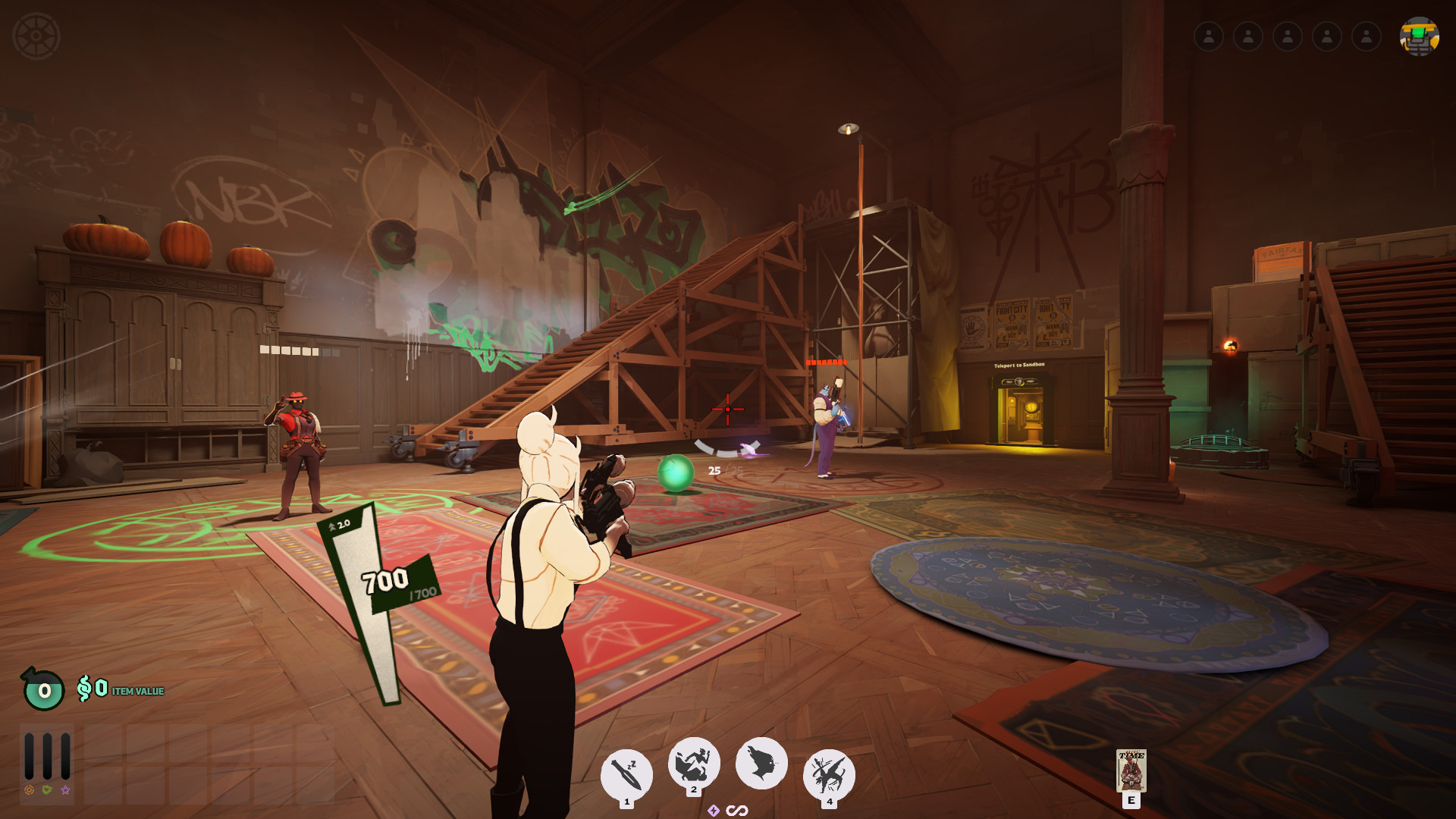This screenshot has height=819, width=1456.
Task: Click the wheel icon in the corner
Action: [x=36, y=36]
